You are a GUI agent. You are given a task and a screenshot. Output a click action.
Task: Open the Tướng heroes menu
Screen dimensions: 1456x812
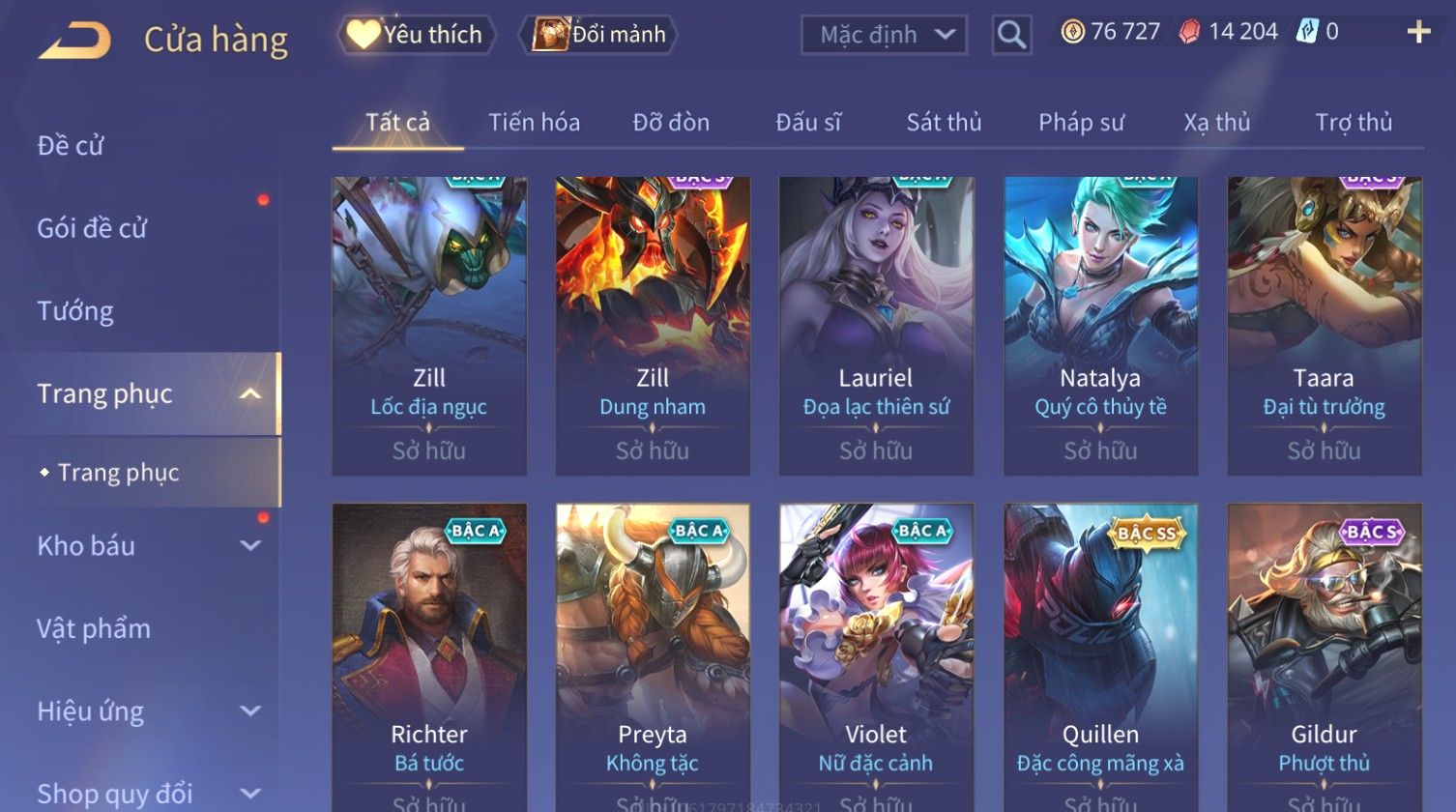[x=75, y=311]
